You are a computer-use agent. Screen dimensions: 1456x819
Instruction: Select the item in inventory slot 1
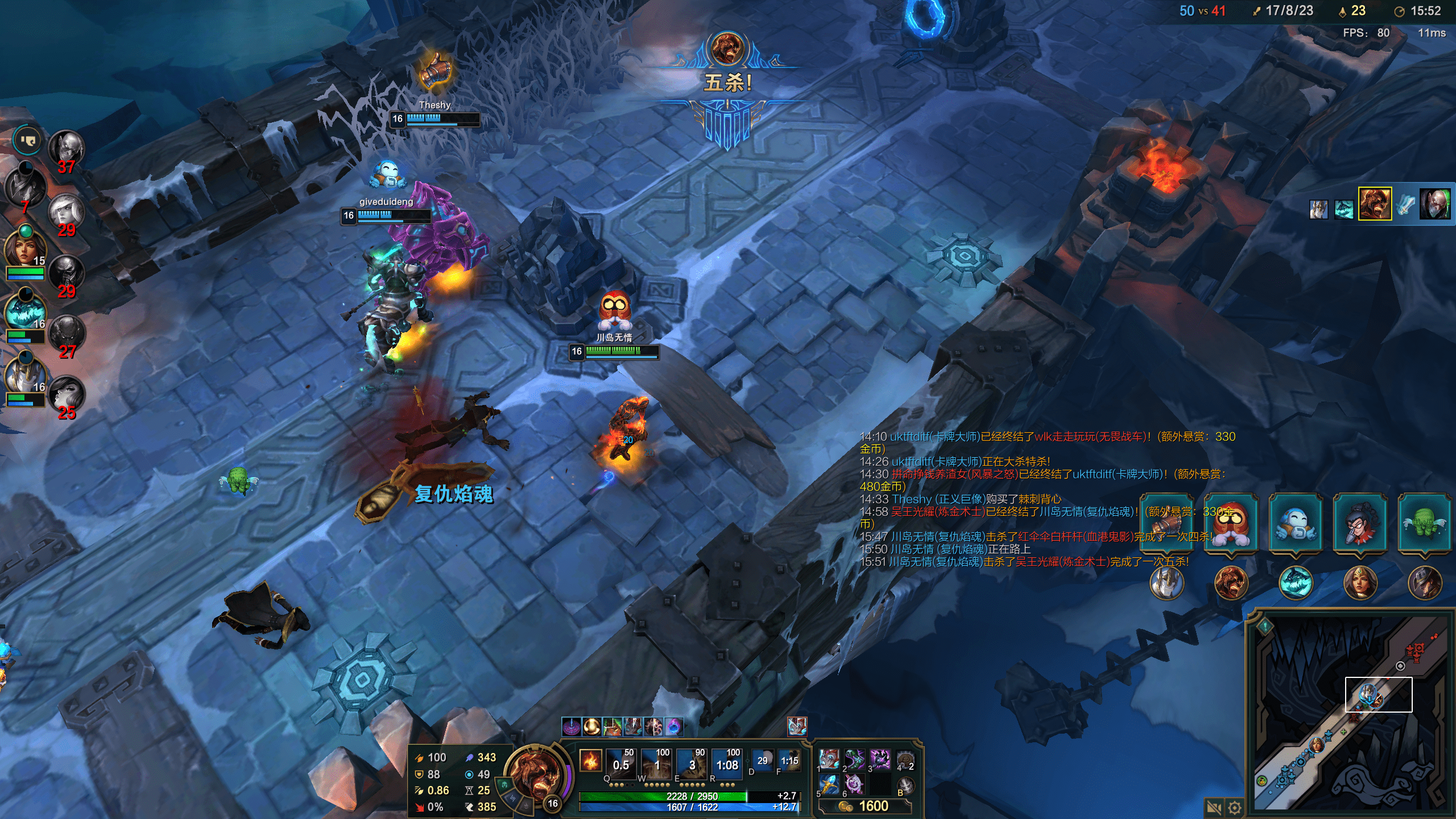coord(829,759)
